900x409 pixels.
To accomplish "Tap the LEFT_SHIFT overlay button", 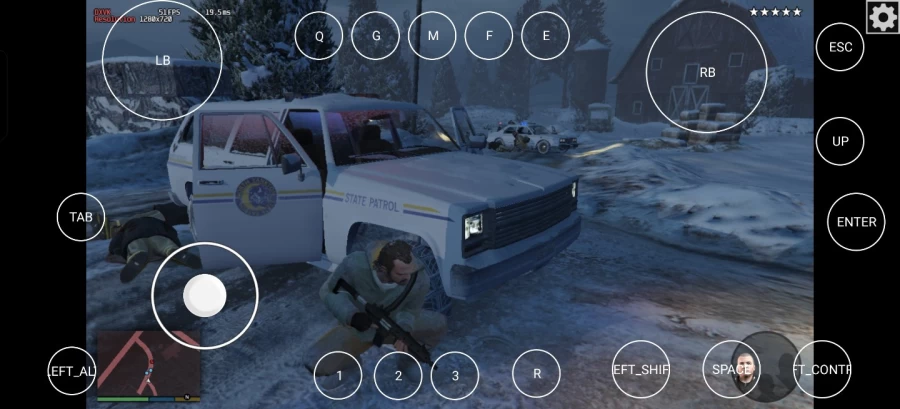I will (x=640, y=370).
